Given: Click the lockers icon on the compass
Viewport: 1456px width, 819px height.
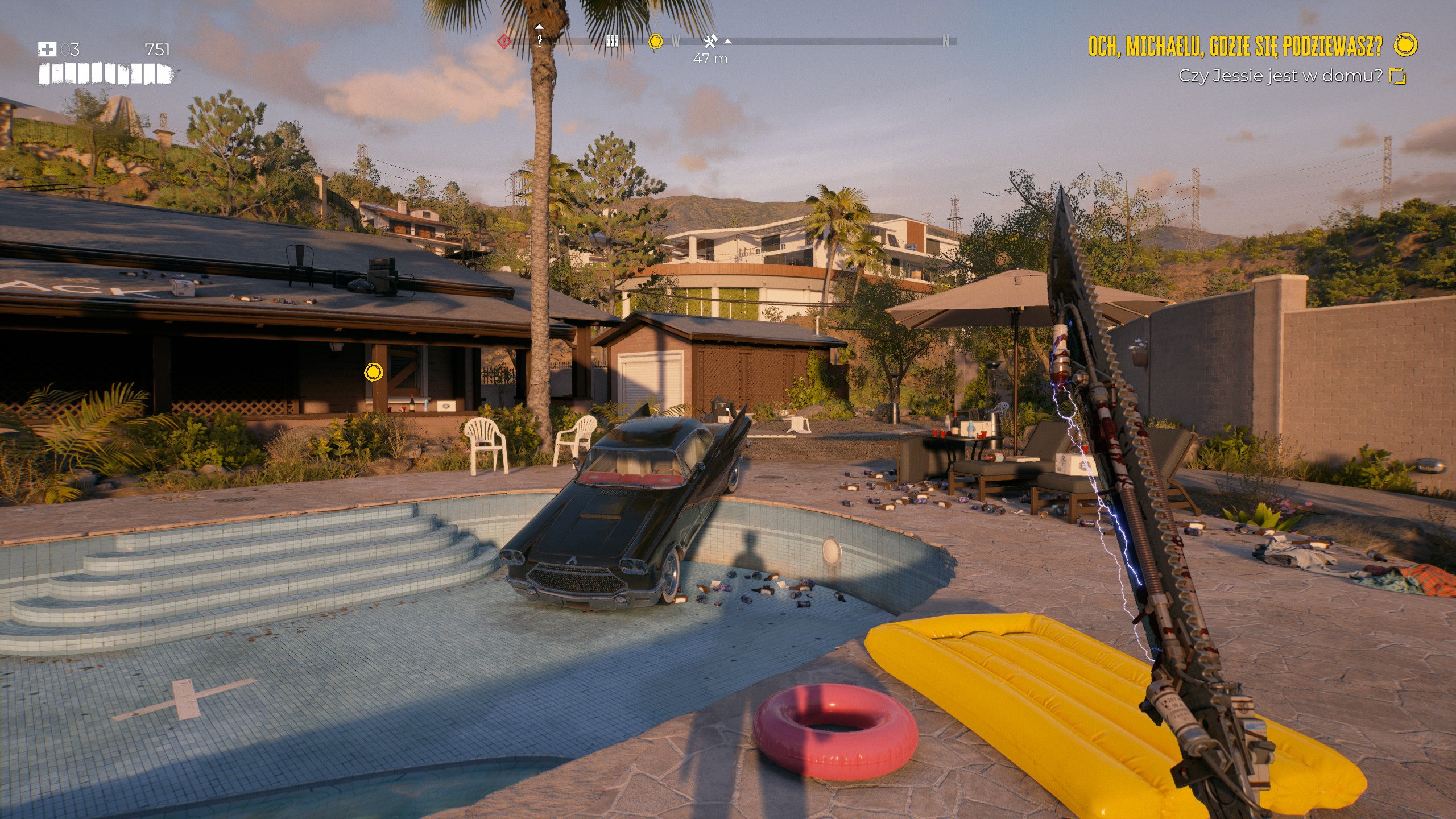Looking at the screenshot, I should tap(612, 41).
